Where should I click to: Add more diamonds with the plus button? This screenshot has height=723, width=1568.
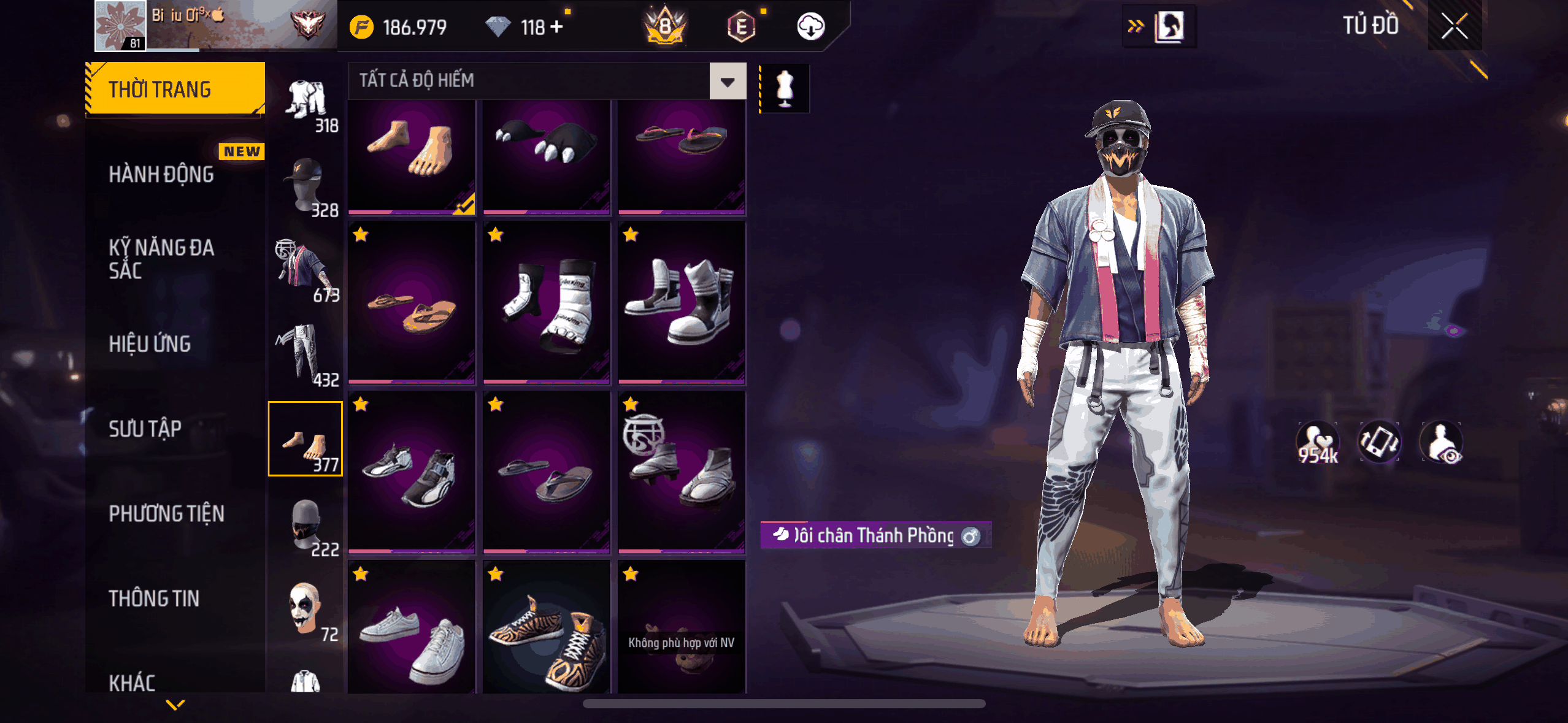pyautogui.click(x=556, y=27)
